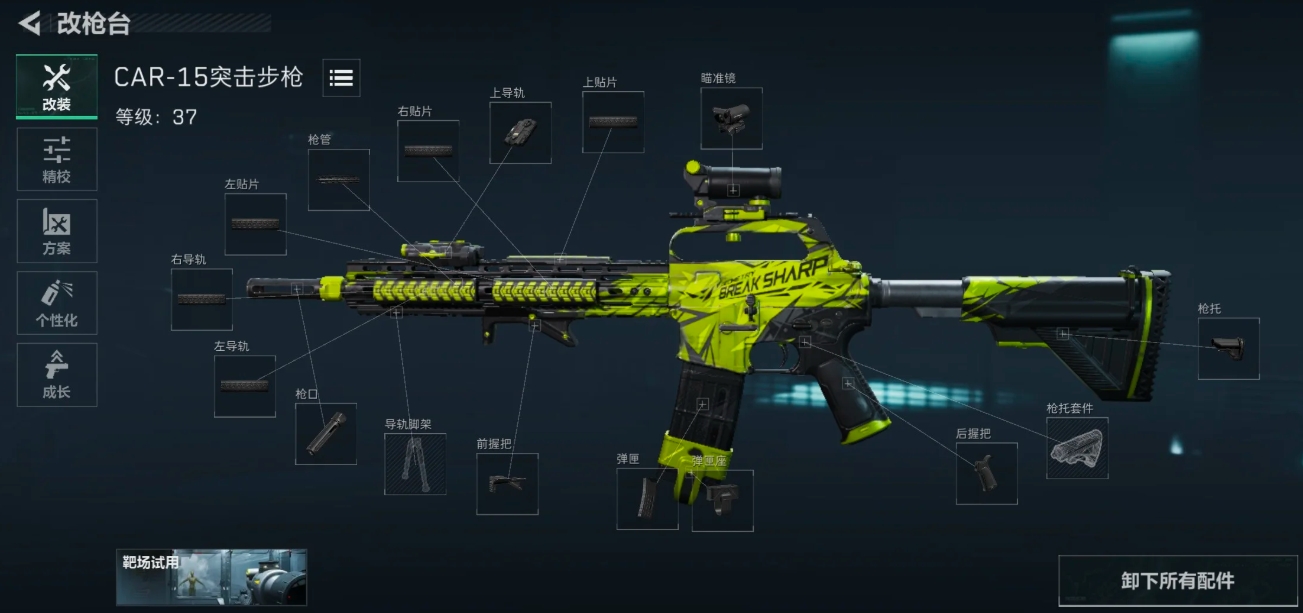Open the 导轨脚架 bipod slot

coord(415,464)
